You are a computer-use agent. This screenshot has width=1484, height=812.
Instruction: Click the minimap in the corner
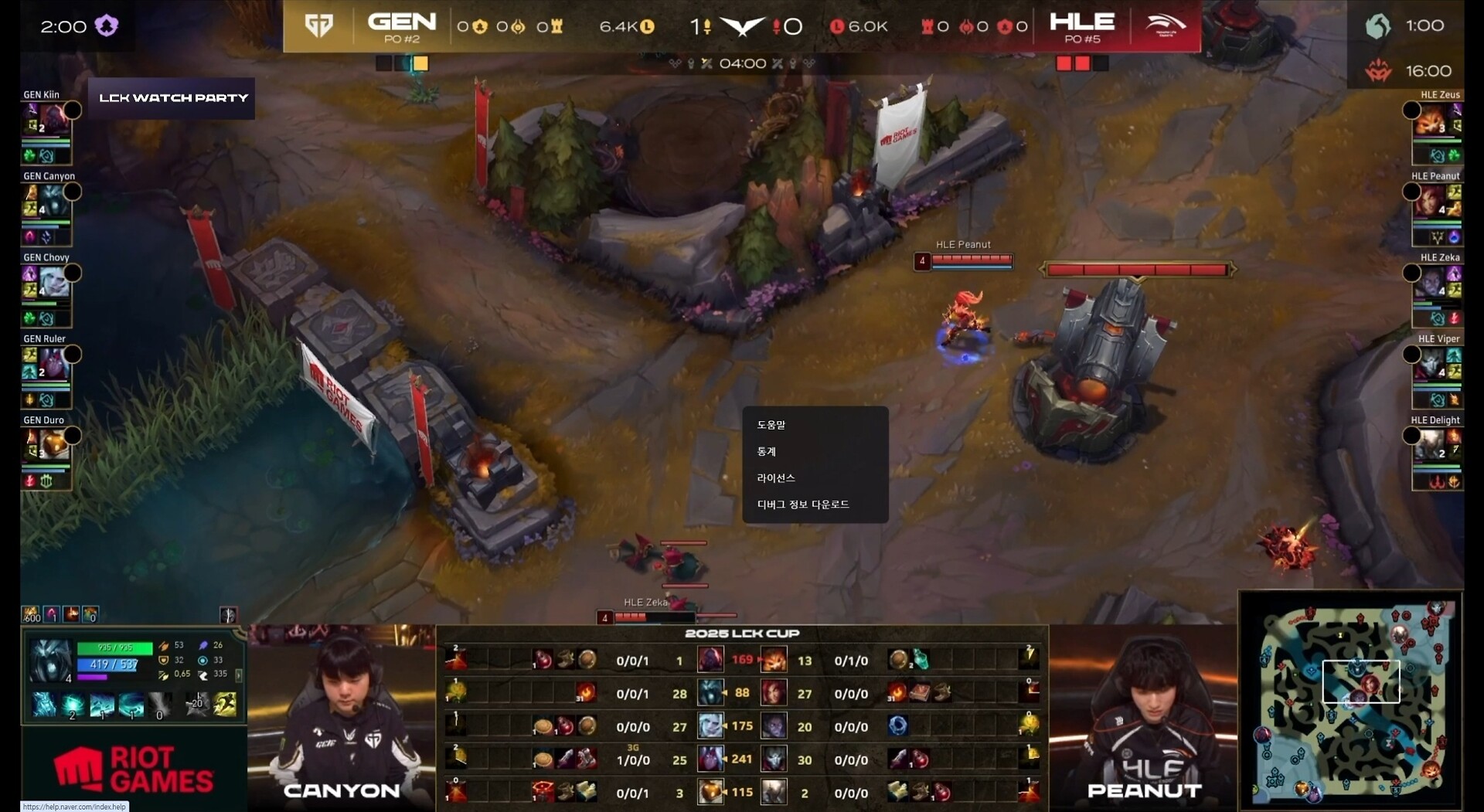pyautogui.click(x=1350, y=701)
